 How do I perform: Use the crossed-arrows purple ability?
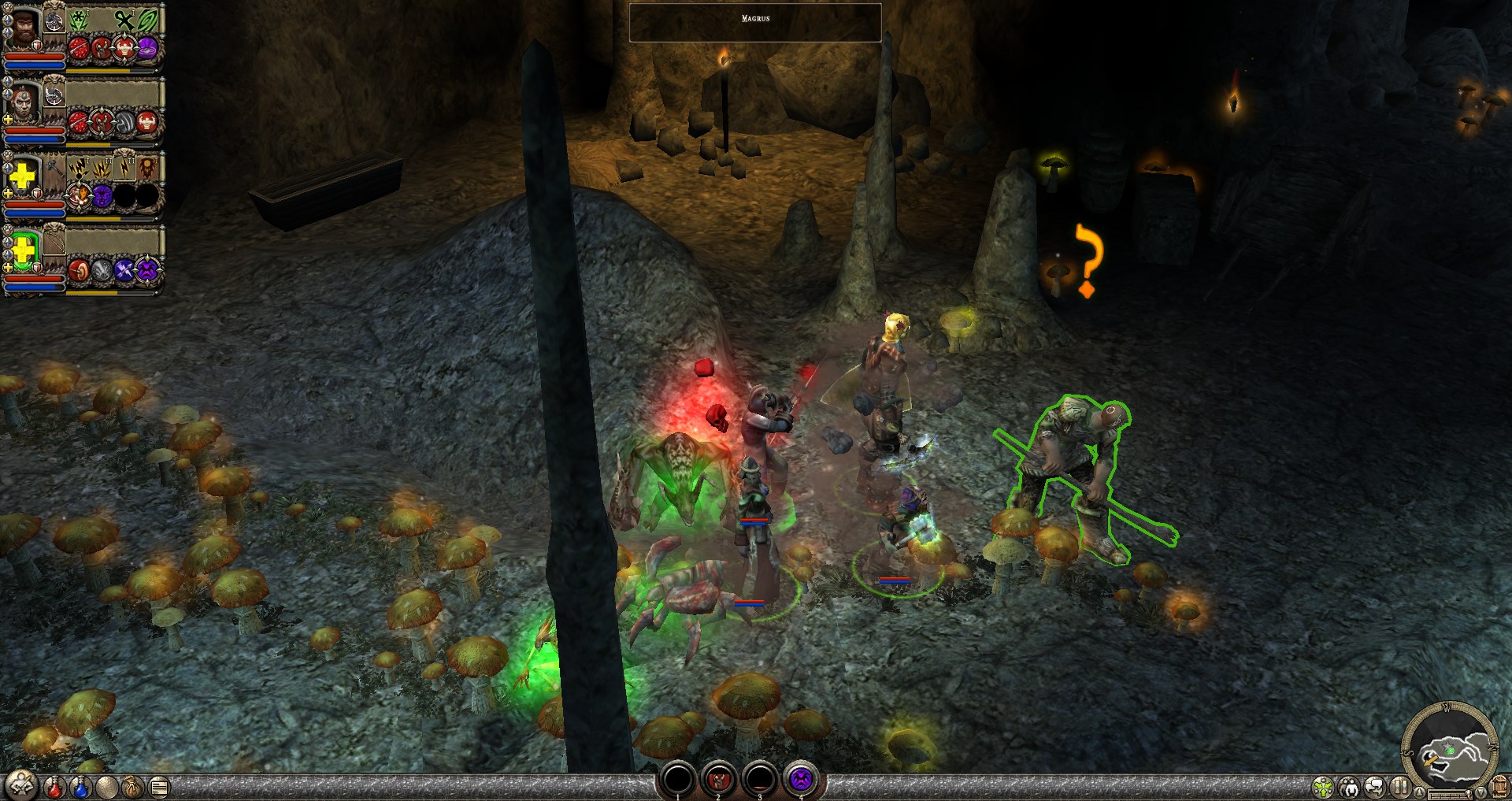[124, 270]
